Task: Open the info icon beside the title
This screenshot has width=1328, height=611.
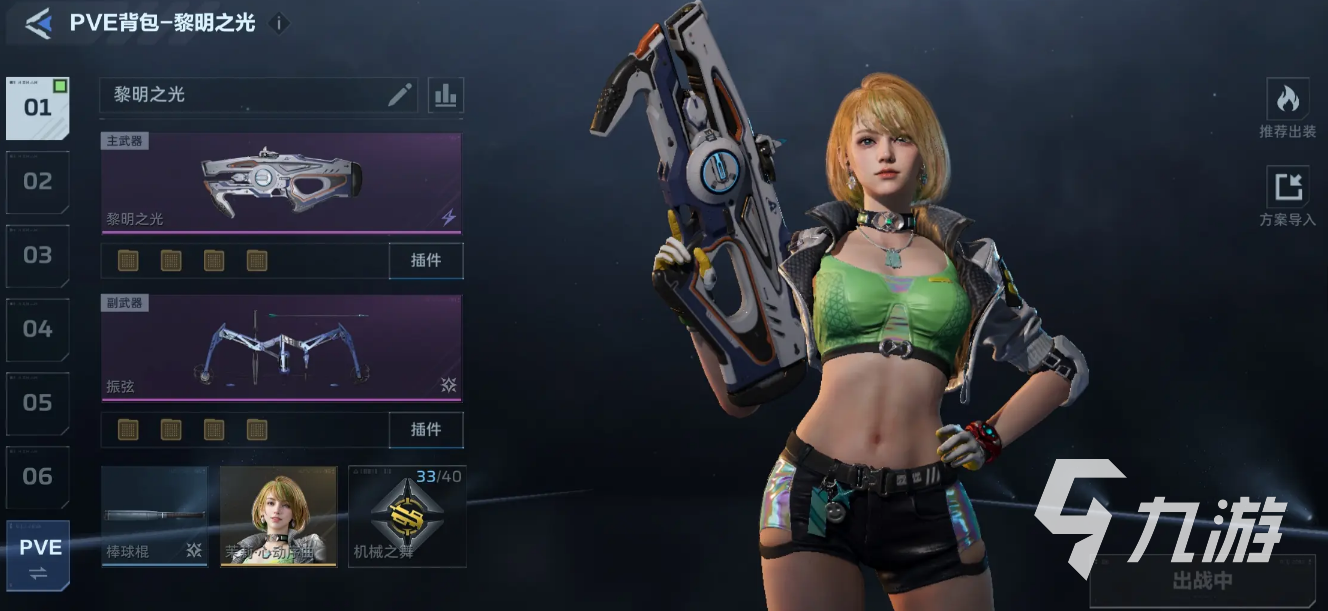Action: point(280,23)
